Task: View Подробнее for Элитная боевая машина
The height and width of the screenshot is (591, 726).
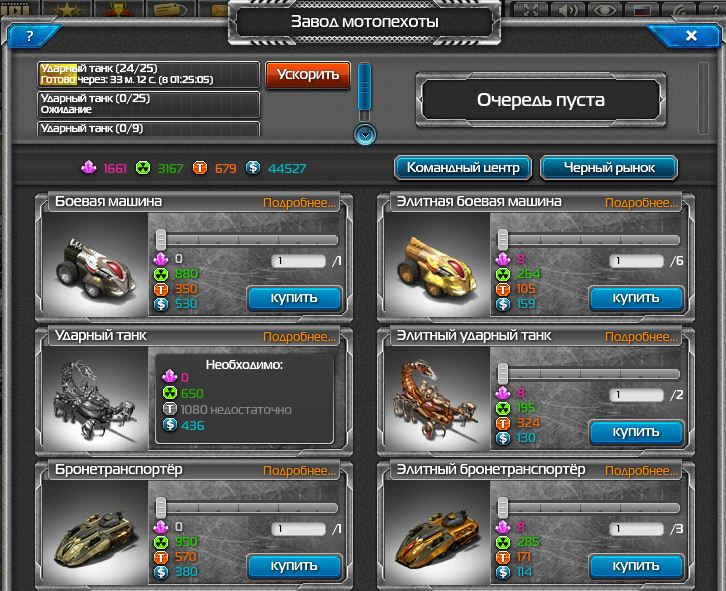Action: pyautogui.click(x=642, y=202)
